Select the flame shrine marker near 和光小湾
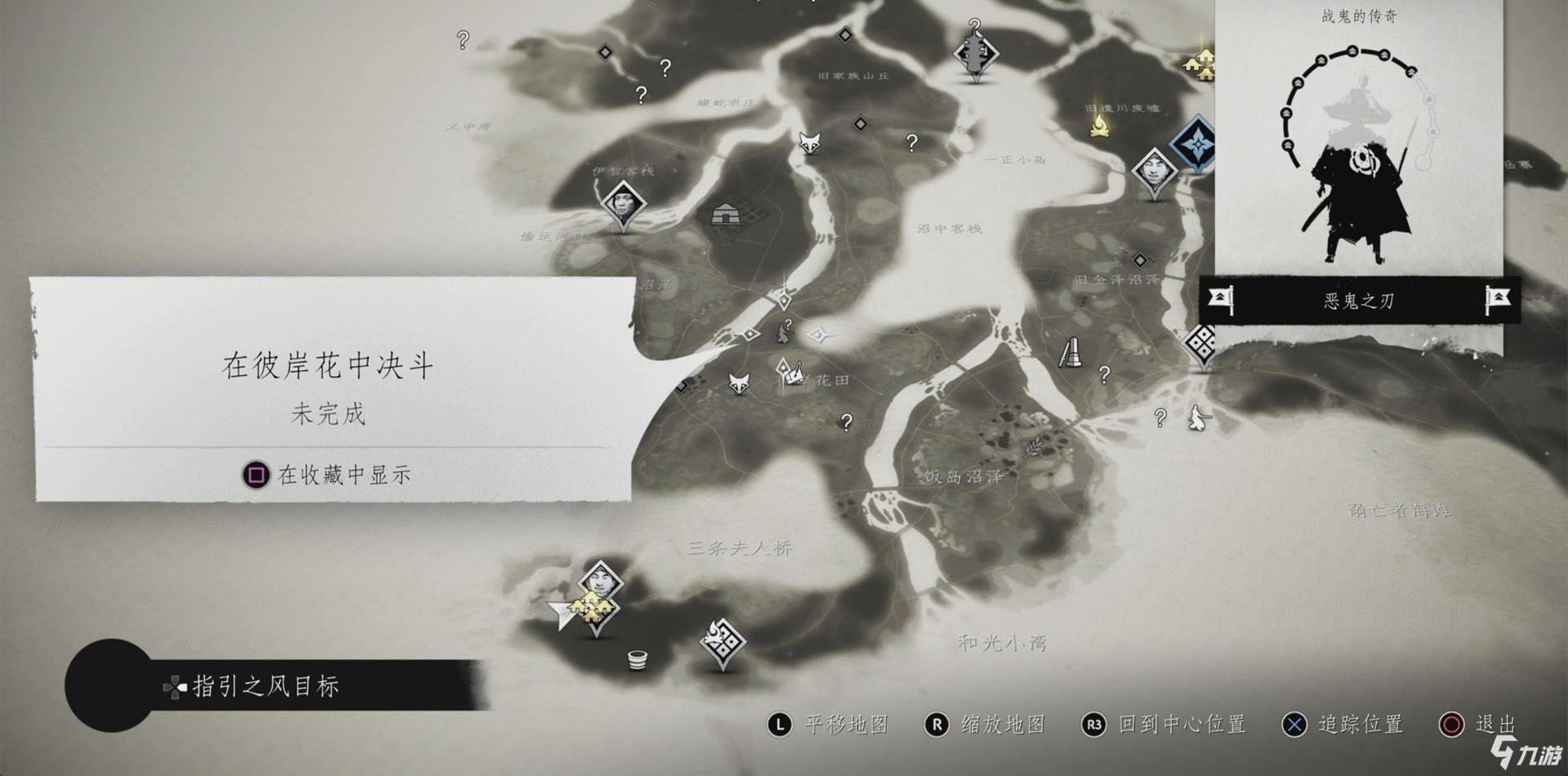 723,642
